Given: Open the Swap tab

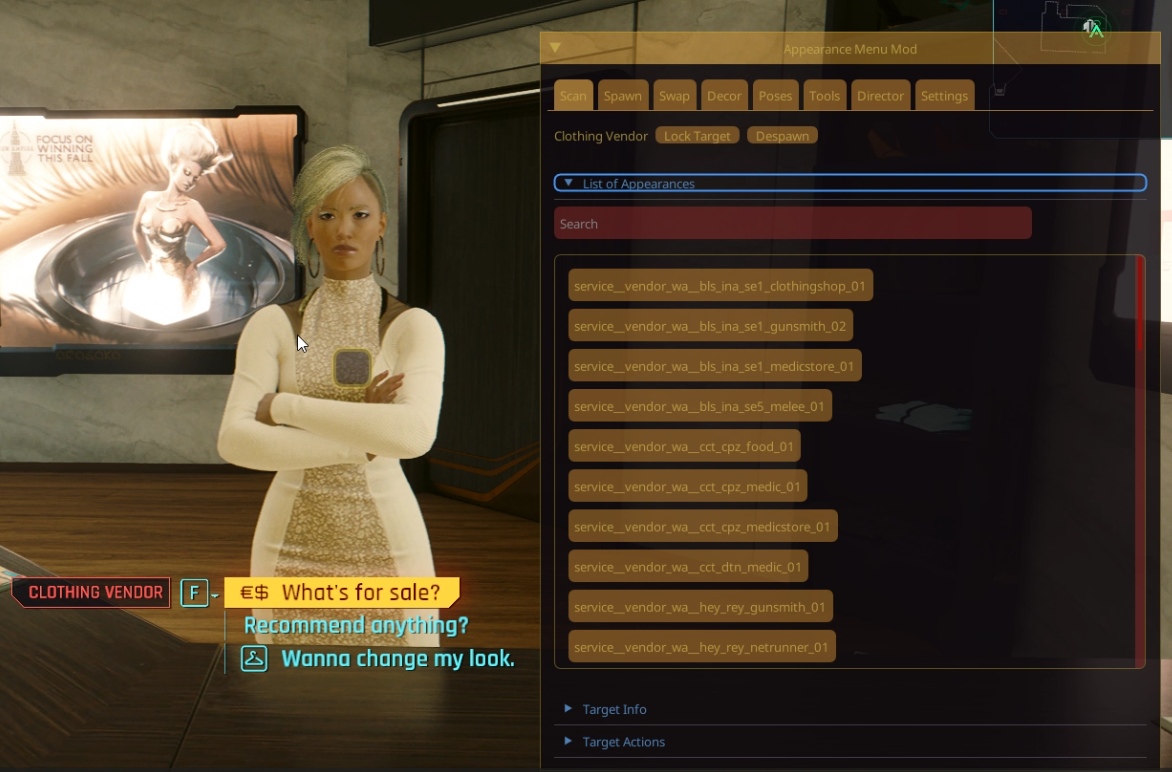Looking at the screenshot, I should click(x=674, y=96).
